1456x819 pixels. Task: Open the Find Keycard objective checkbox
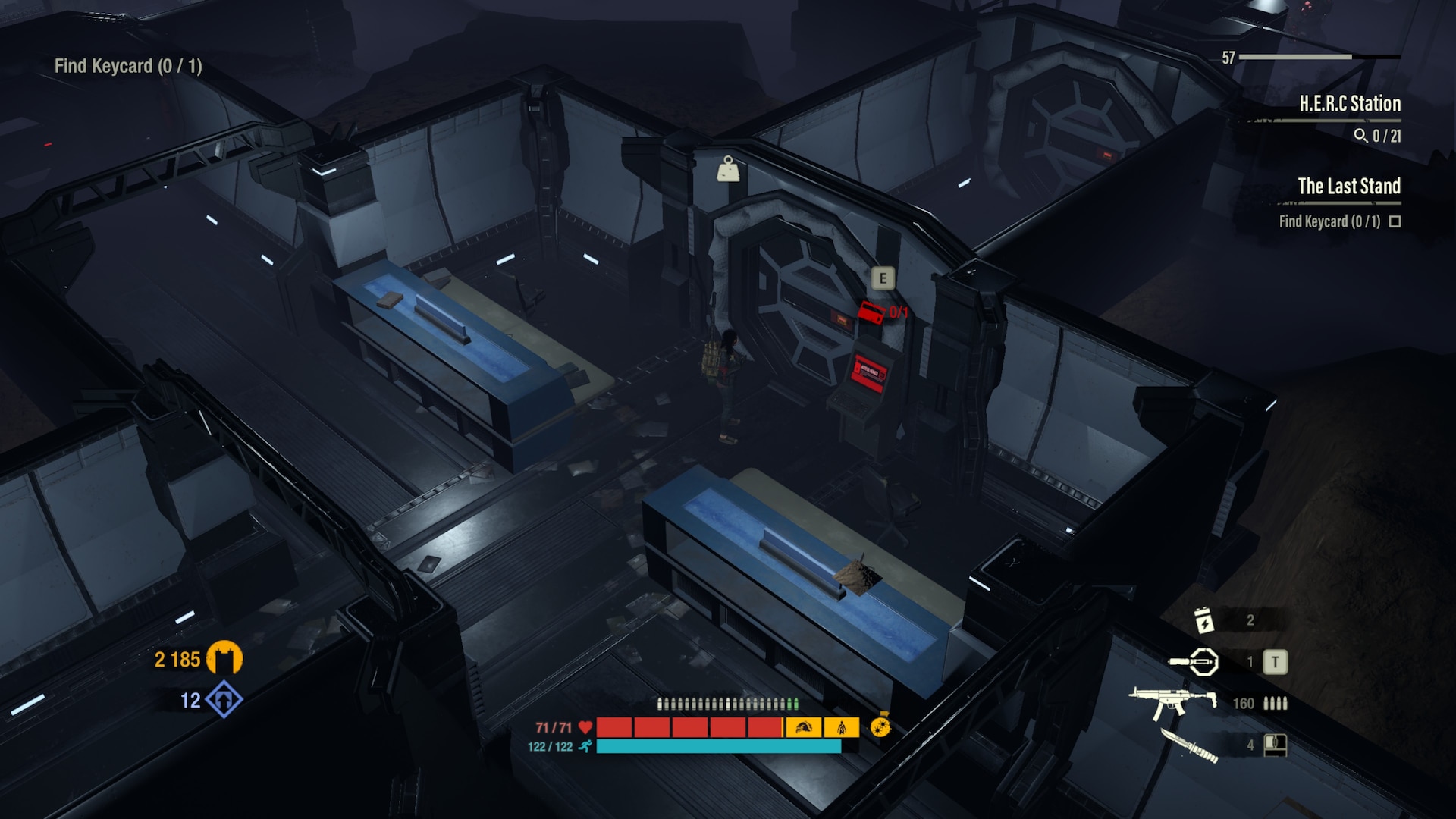tap(1395, 221)
